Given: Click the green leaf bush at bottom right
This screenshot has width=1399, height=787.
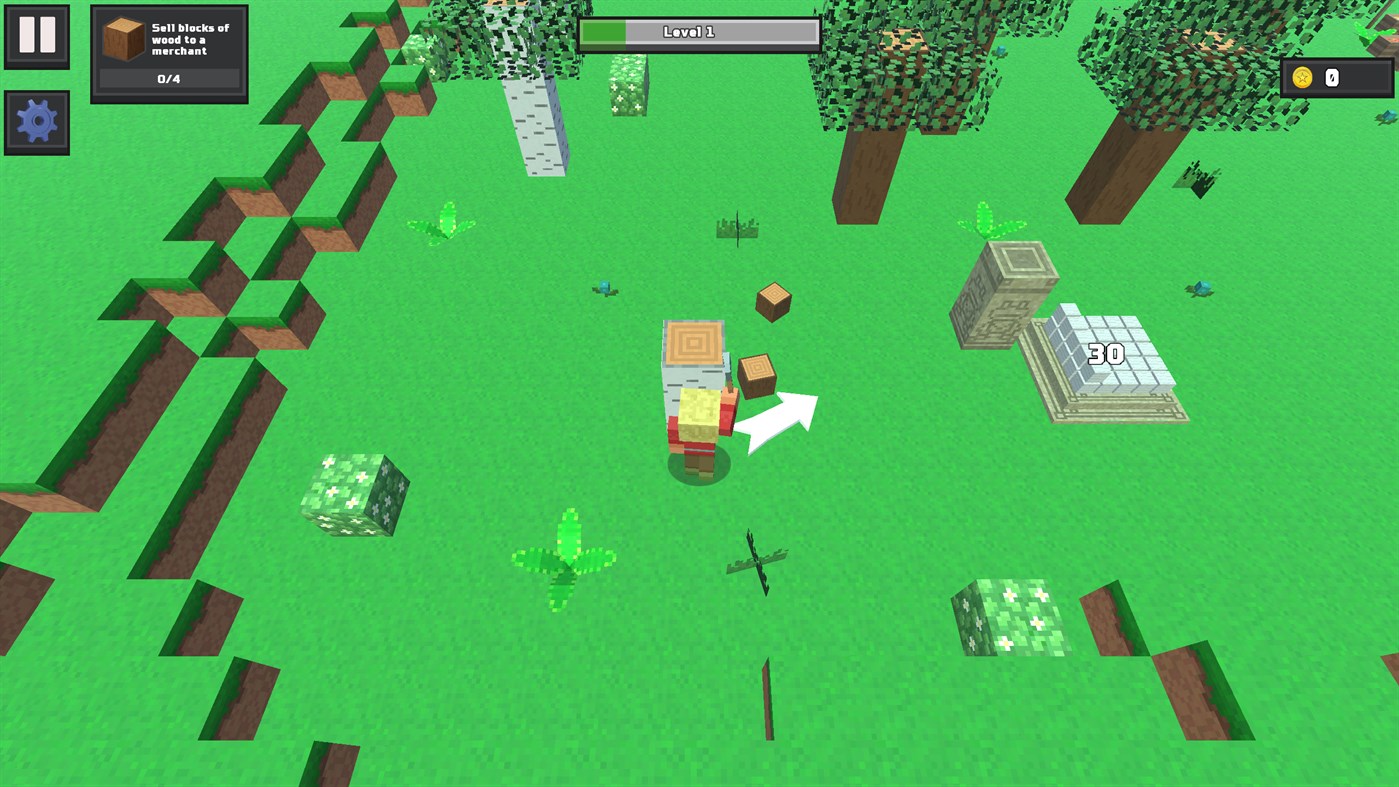Looking at the screenshot, I should pyautogui.click(x=1010, y=615).
